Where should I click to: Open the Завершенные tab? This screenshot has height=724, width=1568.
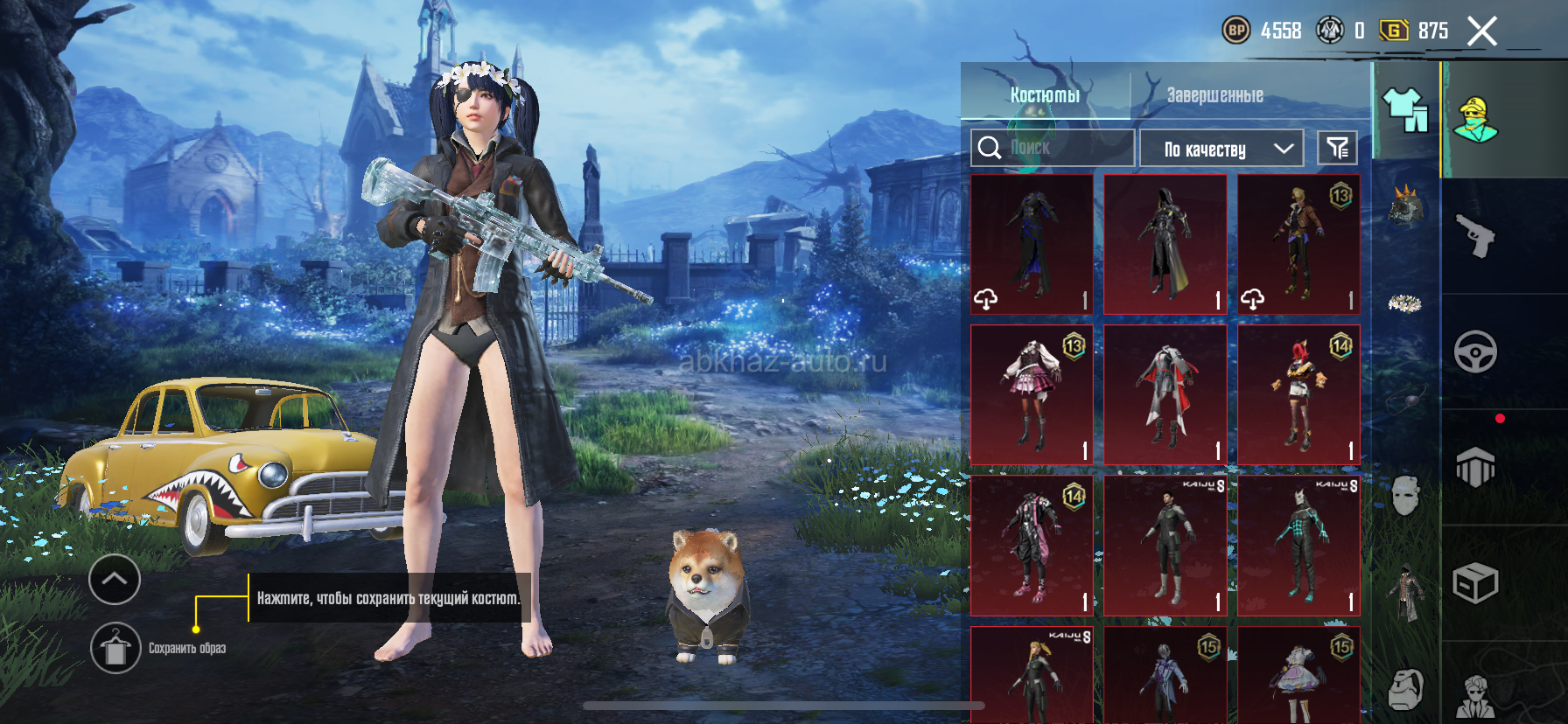coord(1214,94)
